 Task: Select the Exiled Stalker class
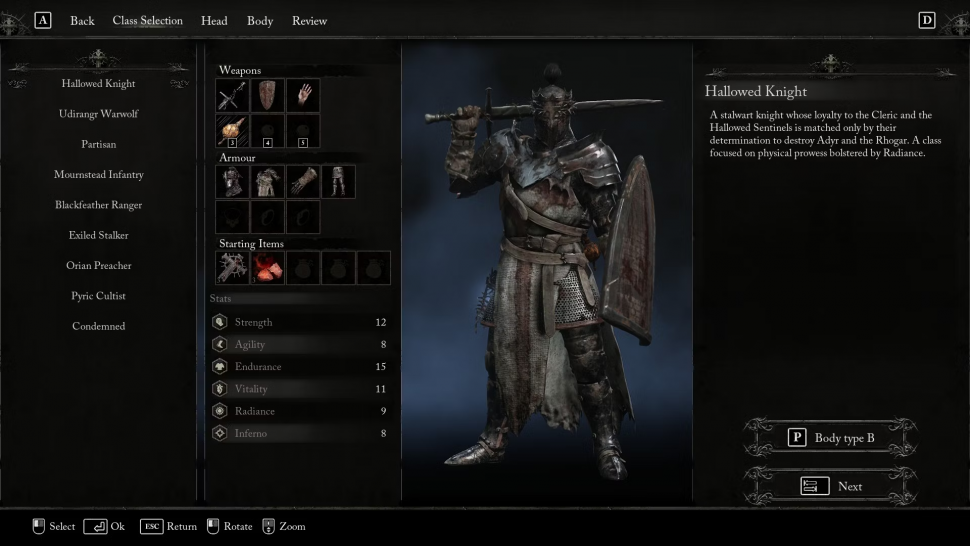[98, 235]
